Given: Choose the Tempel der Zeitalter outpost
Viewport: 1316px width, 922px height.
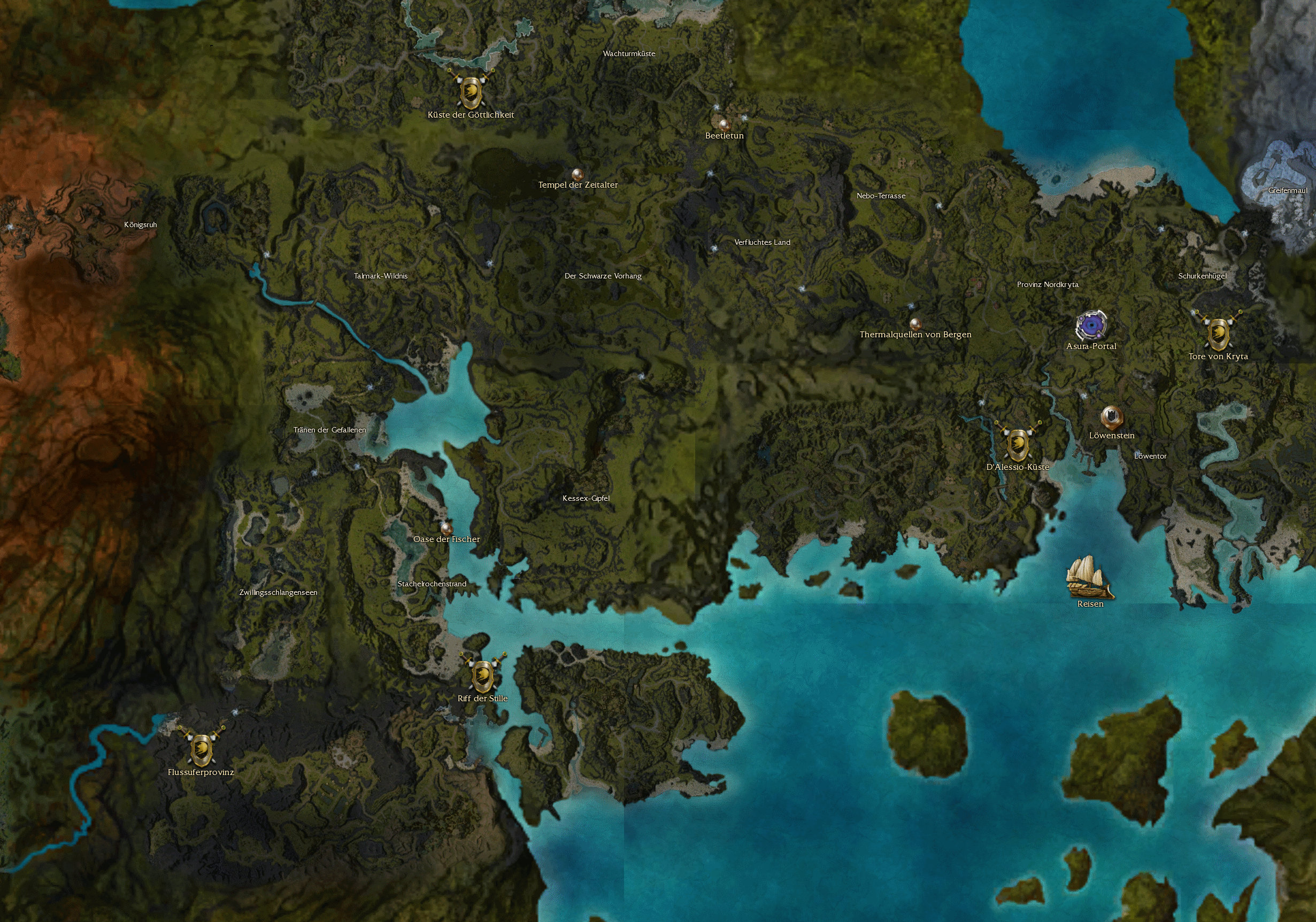Looking at the screenshot, I should coord(577,173).
